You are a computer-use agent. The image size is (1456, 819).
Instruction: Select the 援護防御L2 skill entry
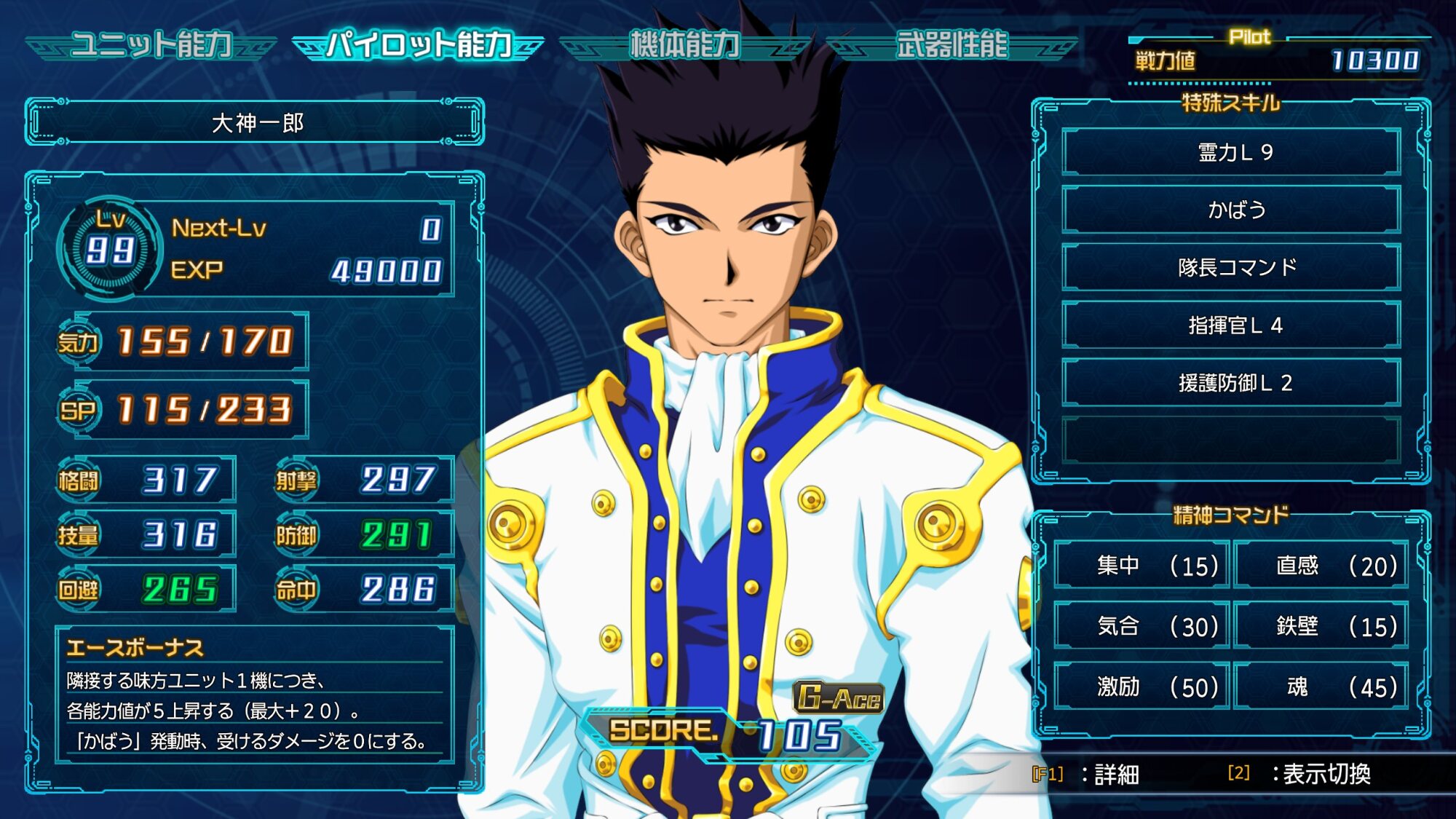pos(1231,382)
